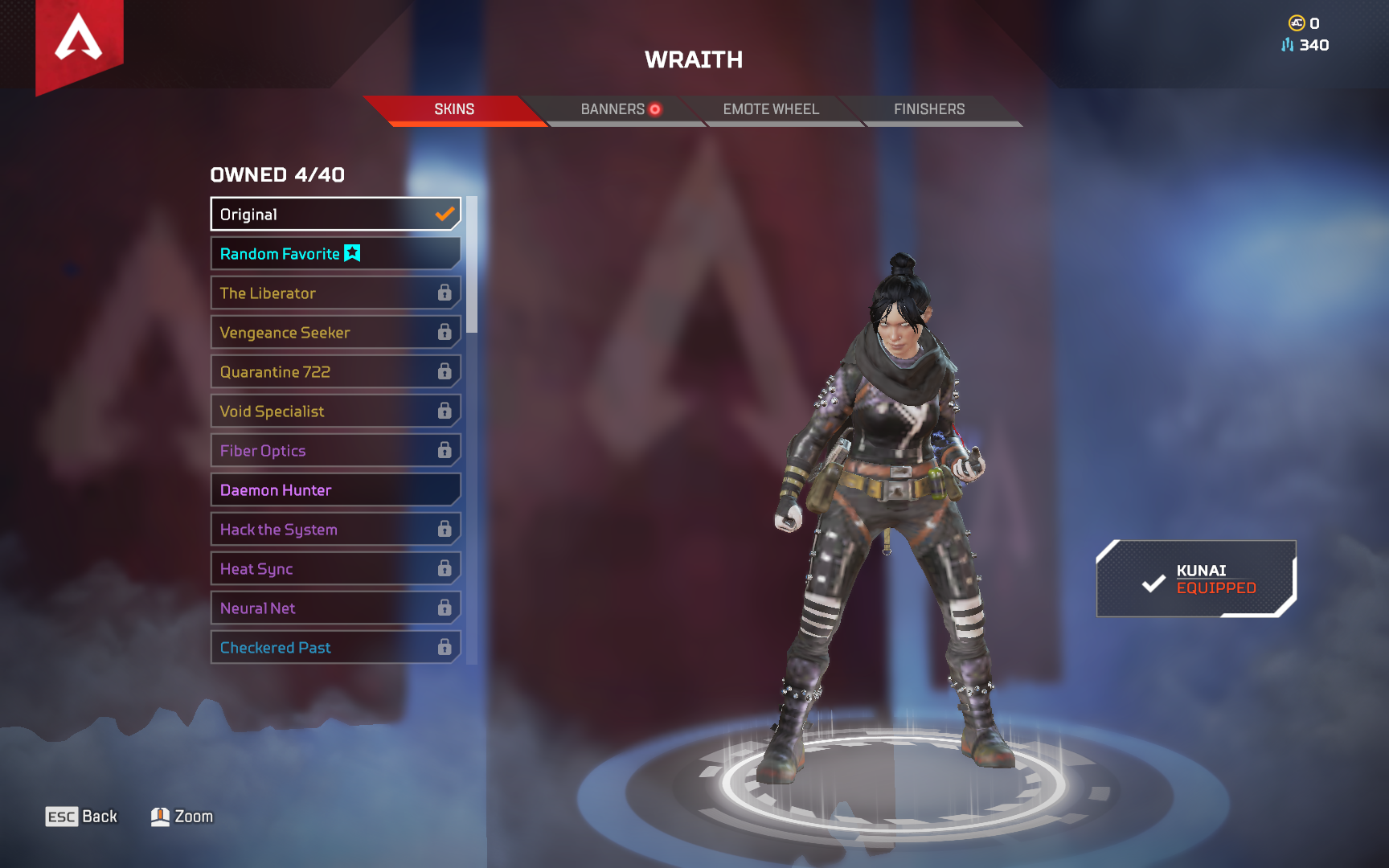Switch to the EMOTE WHEEL tab
The height and width of the screenshot is (868, 1389).
tap(771, 109)
